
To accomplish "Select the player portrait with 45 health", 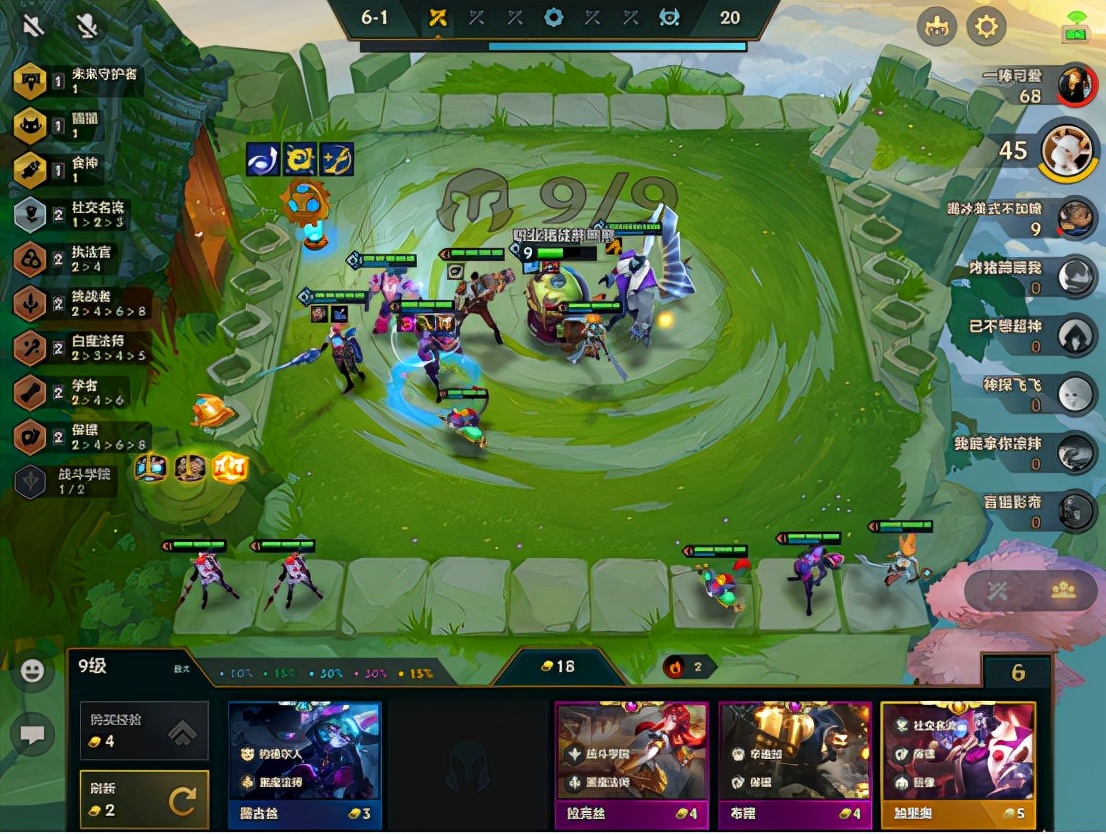I will coord(1066,151).
